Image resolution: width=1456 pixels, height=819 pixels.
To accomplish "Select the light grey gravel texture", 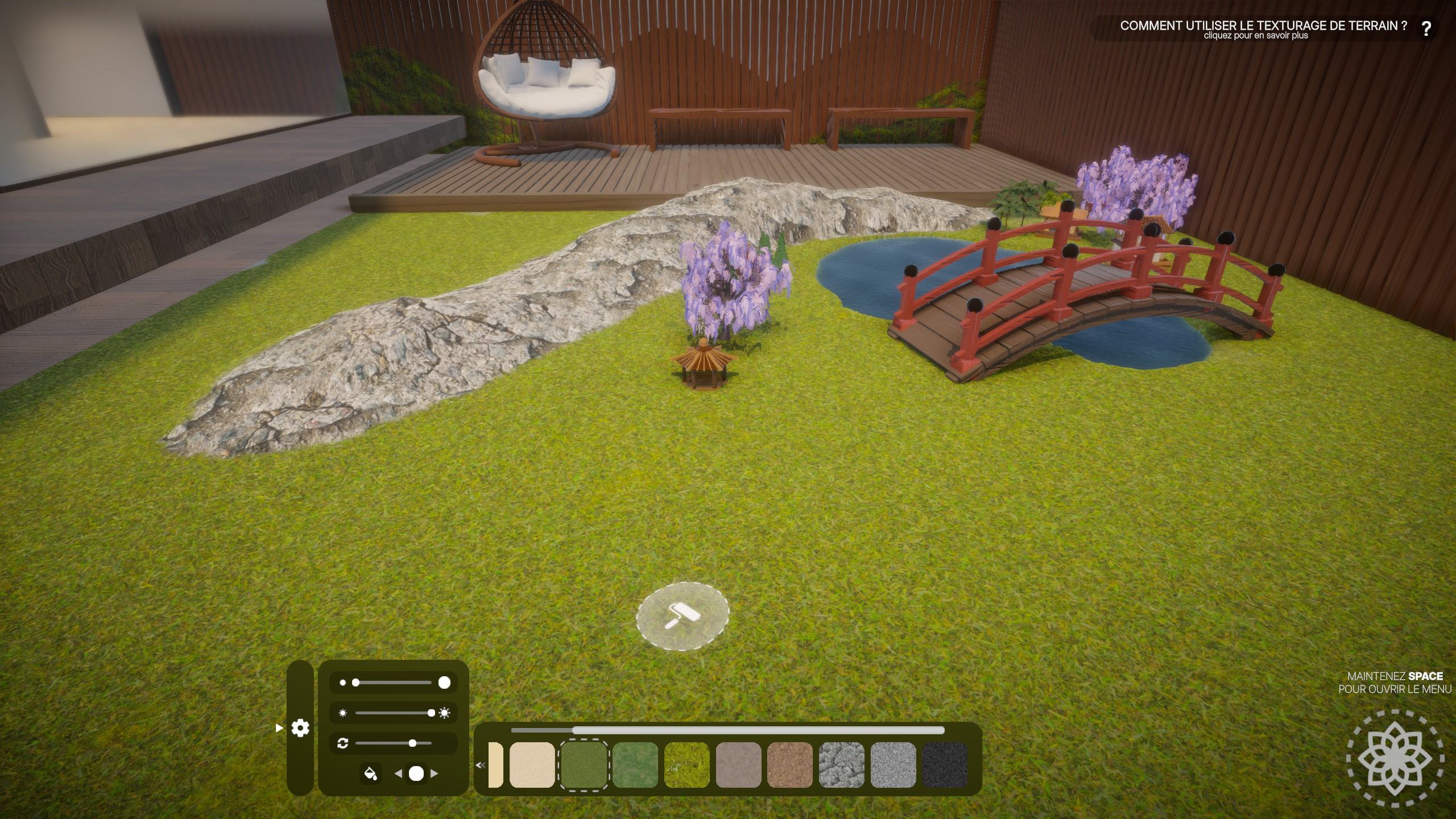I will [893, 766].
